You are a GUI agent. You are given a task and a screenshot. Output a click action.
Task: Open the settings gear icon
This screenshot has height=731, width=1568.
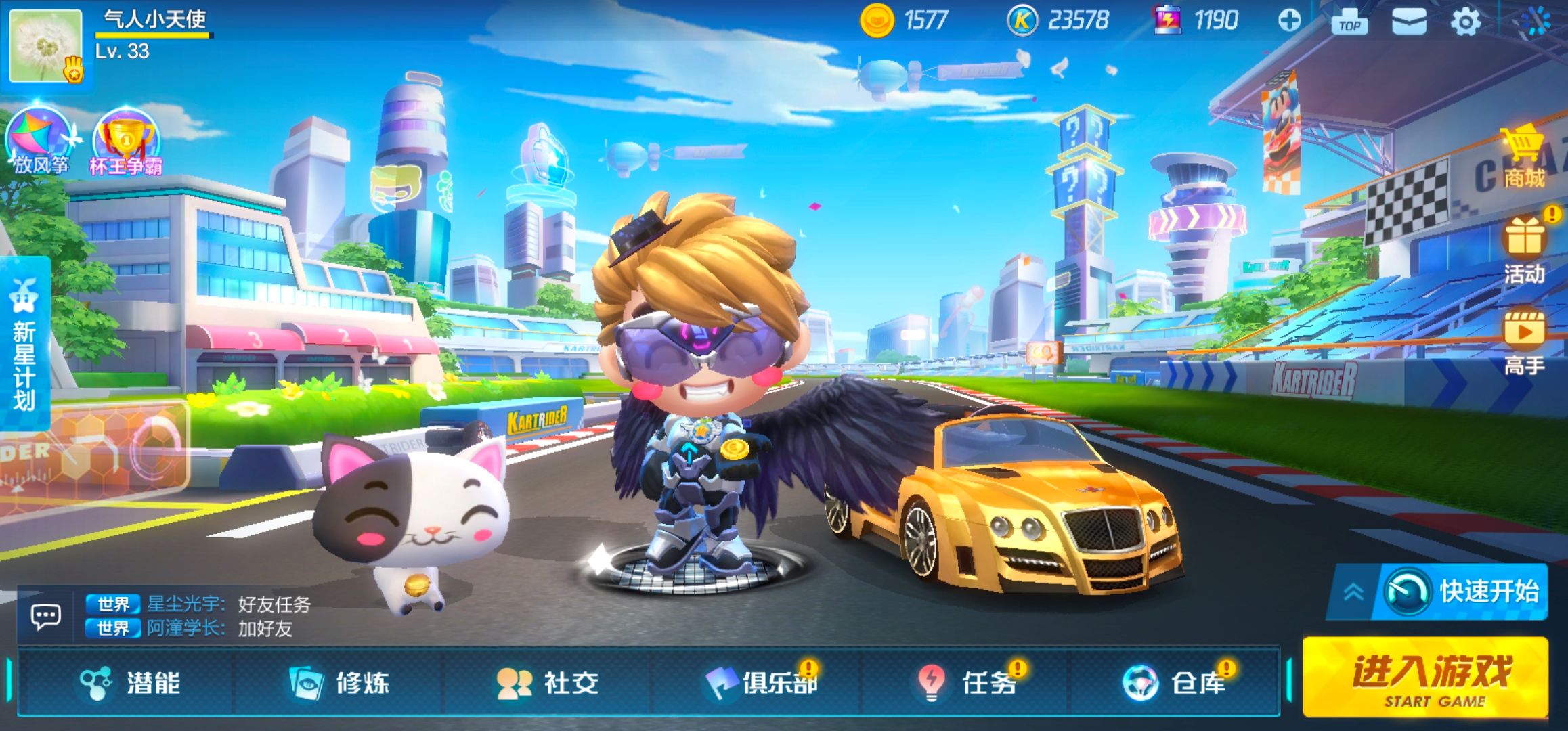(1466, 22)
